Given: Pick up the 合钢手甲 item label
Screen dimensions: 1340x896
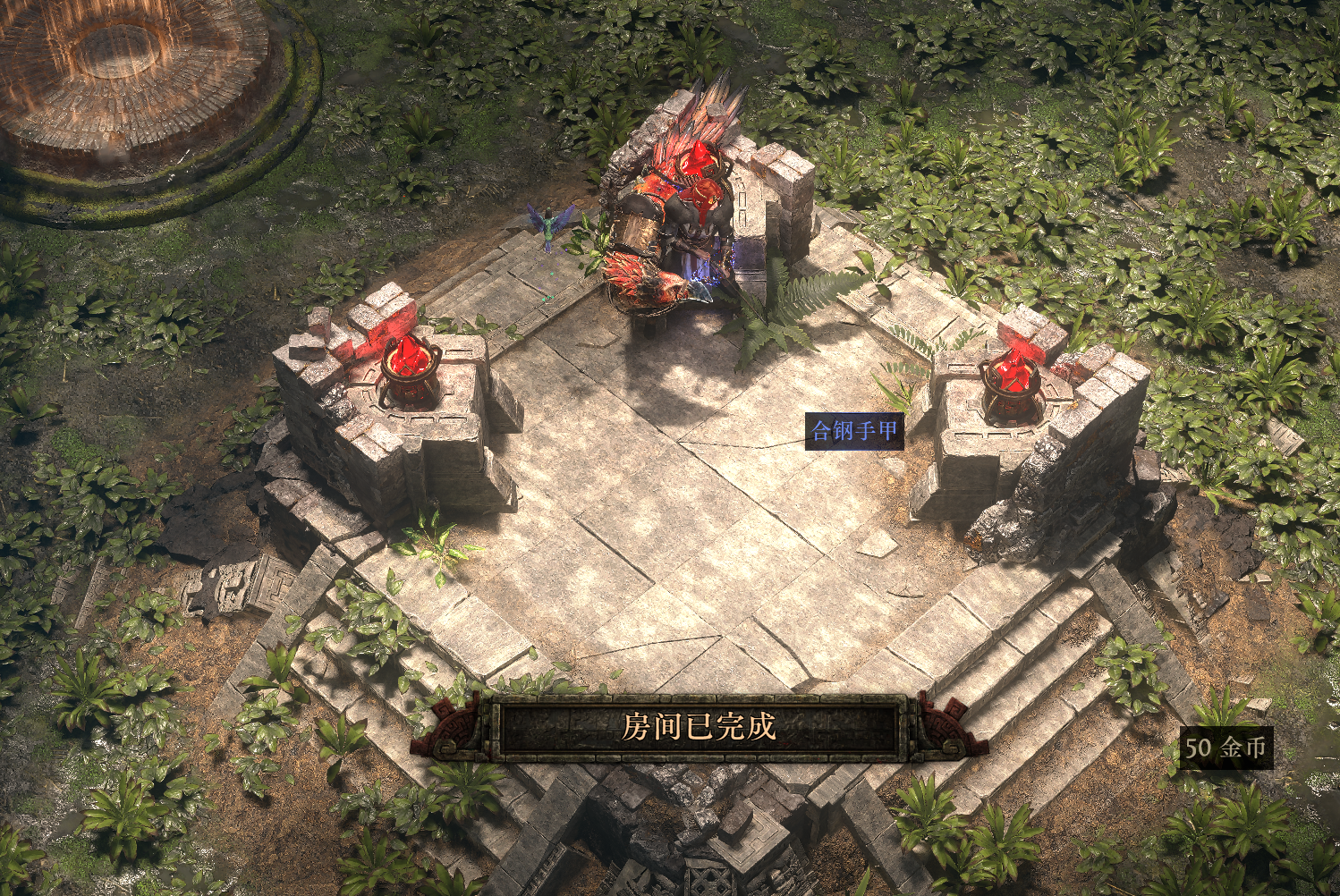Looking at the screenshot, I should click(x=853, y=431).
